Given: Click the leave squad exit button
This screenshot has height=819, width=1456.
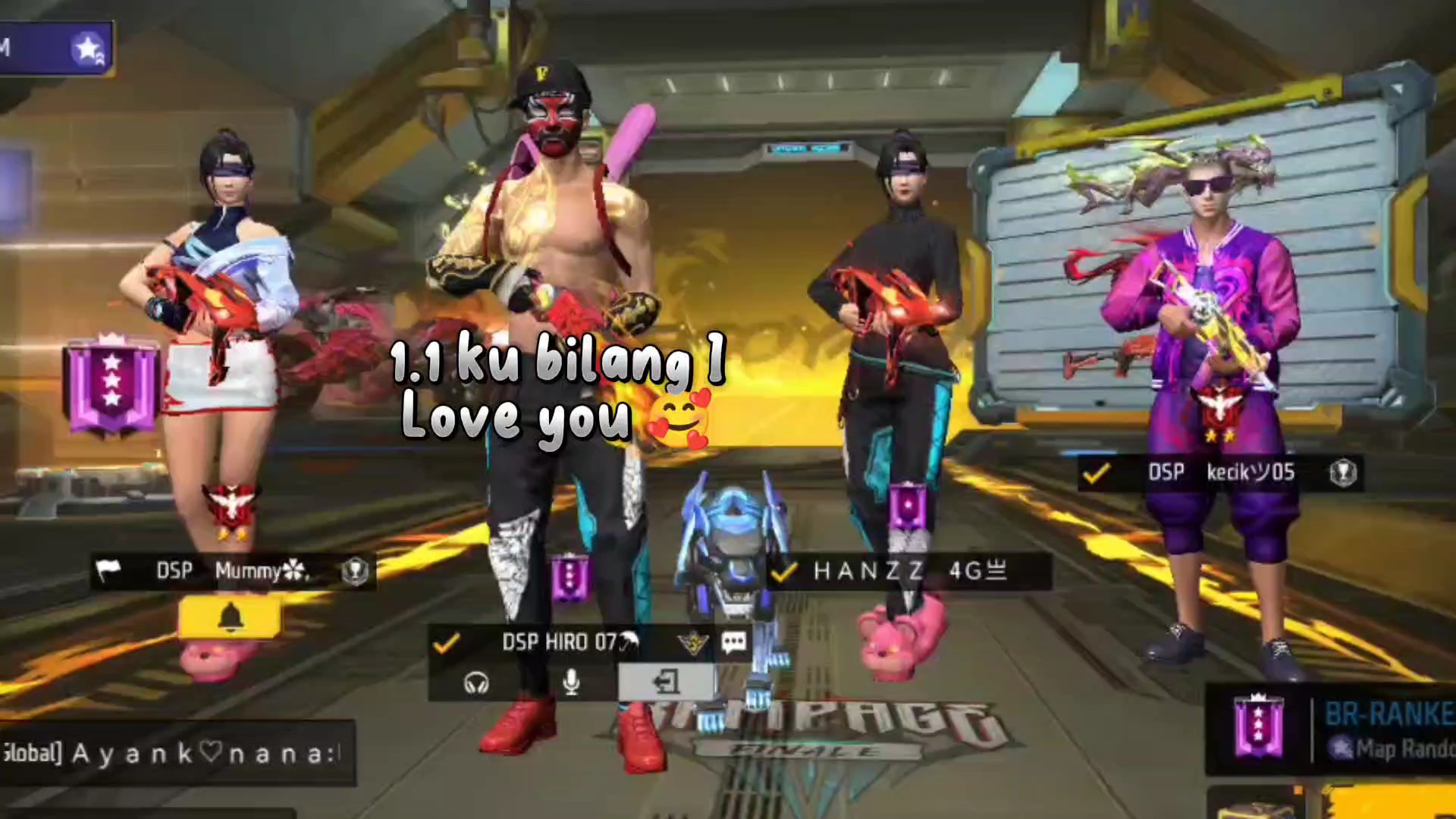Looking at the screenshot, I should (x=666, y=682).
